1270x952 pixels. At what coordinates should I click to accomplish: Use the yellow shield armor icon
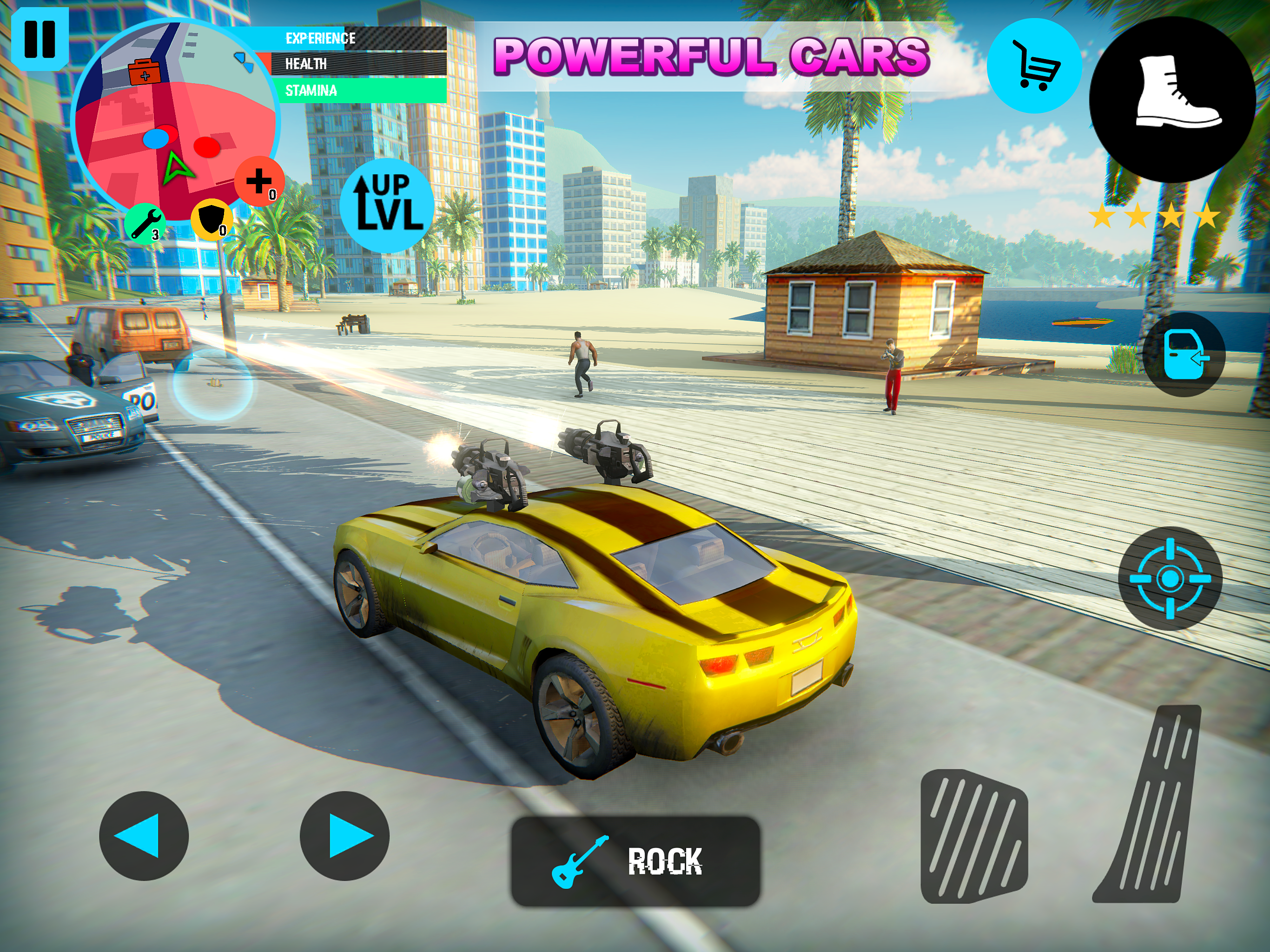pos(212,219)
